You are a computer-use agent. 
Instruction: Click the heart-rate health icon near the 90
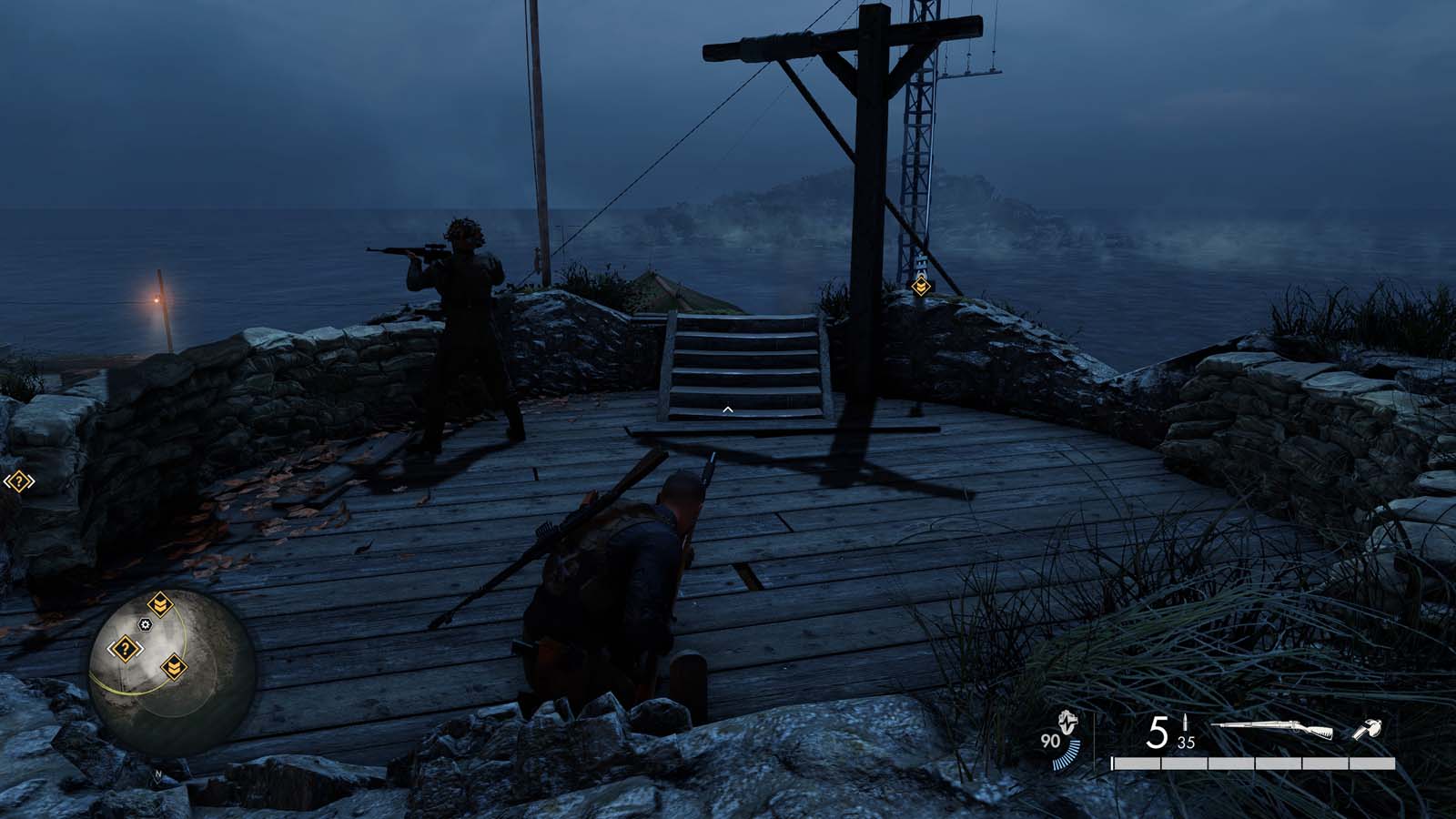[x=1067, y=723]
